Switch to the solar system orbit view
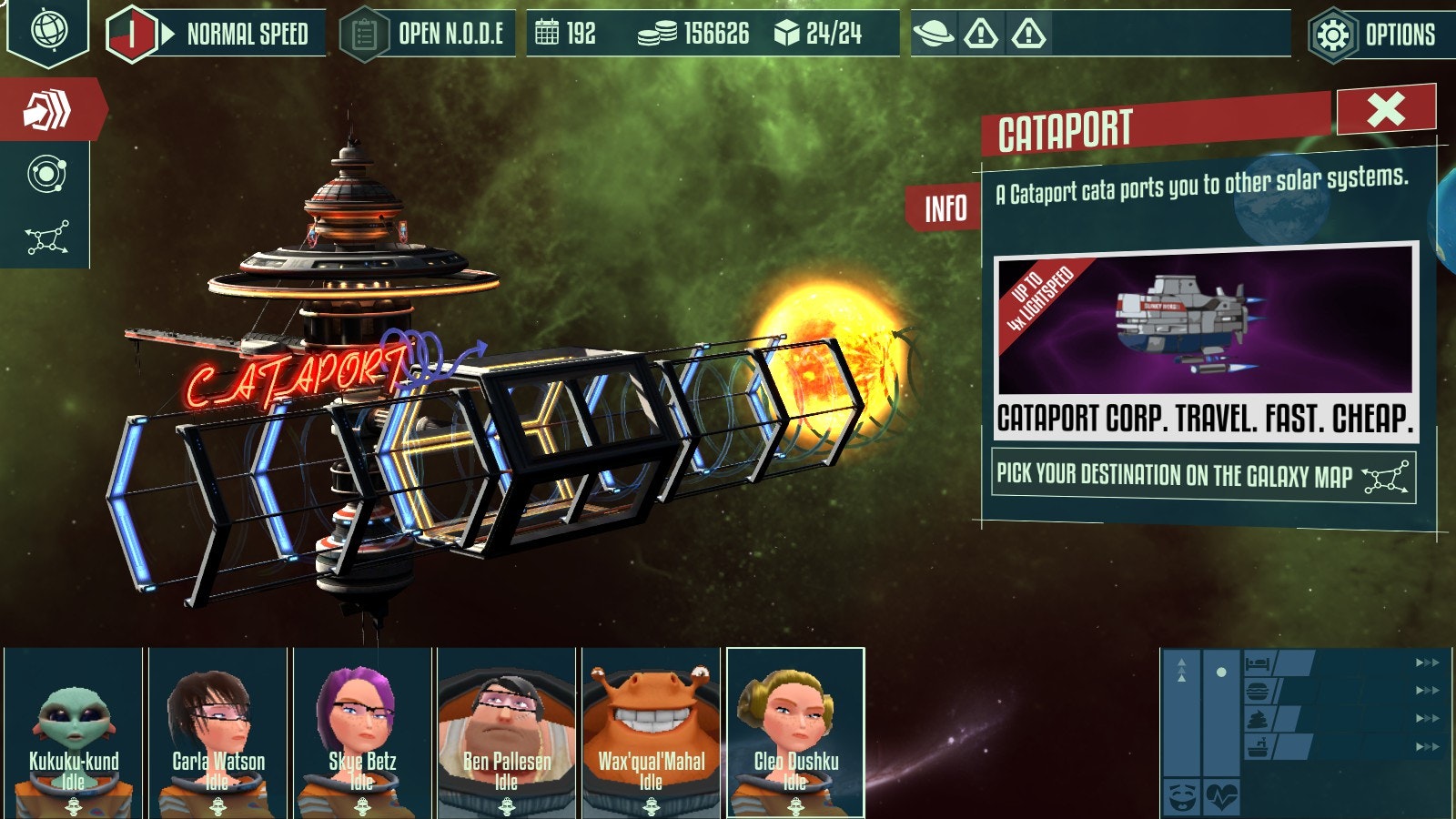Image resolution: width=1456 pixels, height=819 pixels. [46, 175]
